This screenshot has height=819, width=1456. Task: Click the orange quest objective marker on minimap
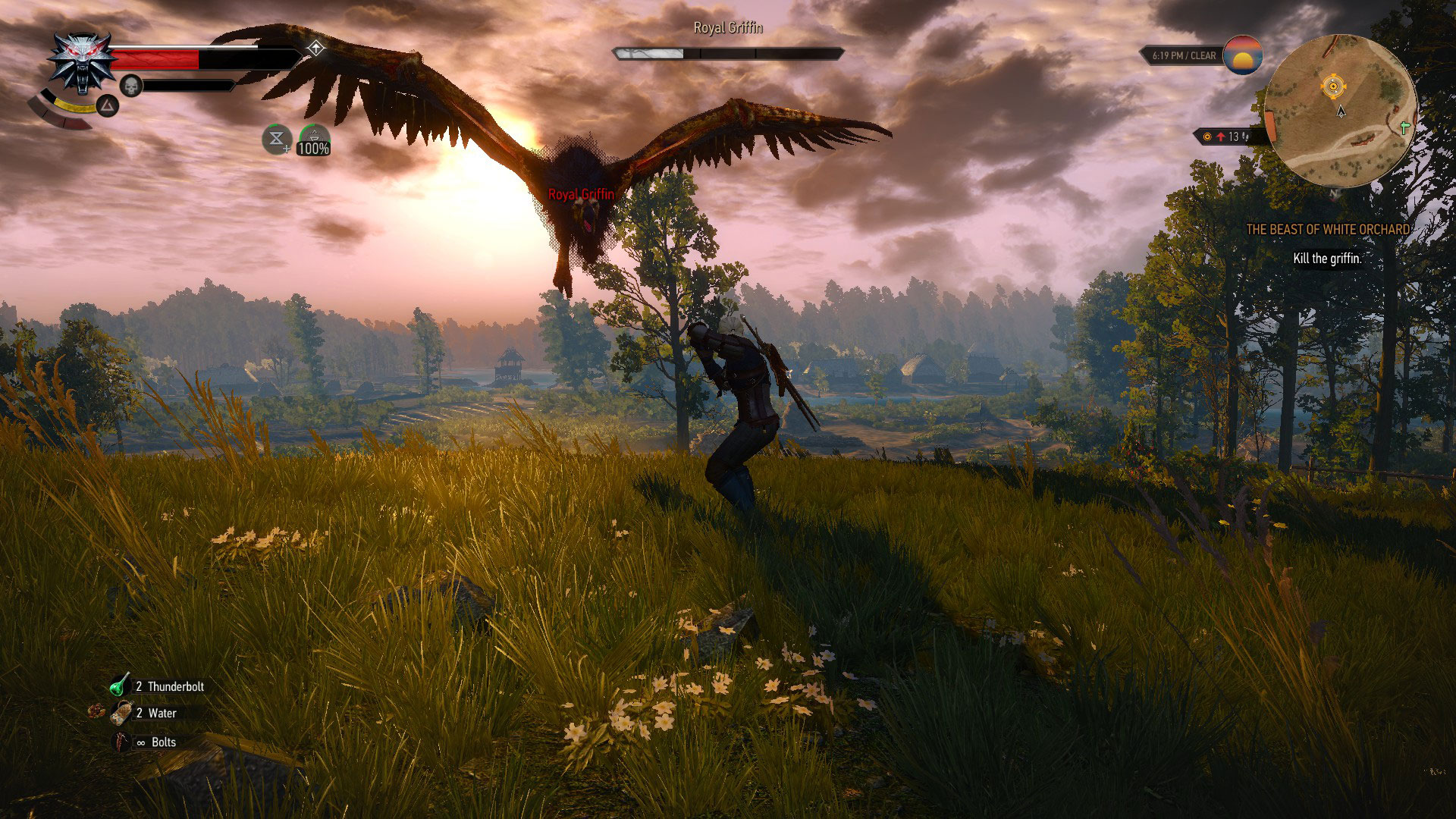1332,86
